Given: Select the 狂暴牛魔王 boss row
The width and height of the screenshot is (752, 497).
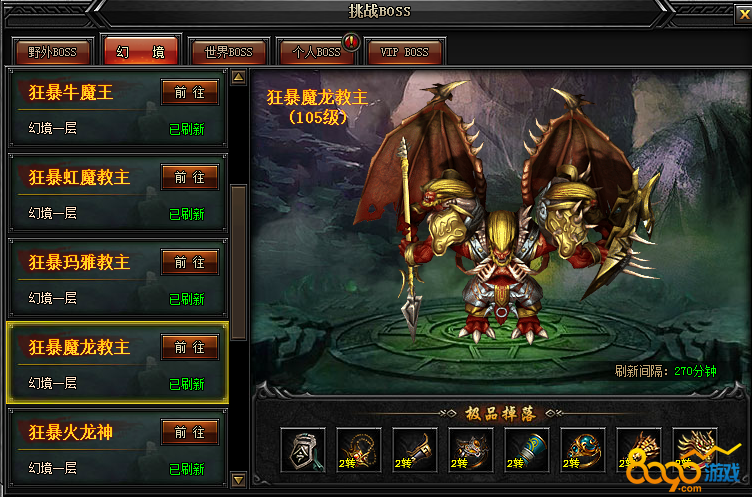Looking at the screenshot, I should click(71, 93).
